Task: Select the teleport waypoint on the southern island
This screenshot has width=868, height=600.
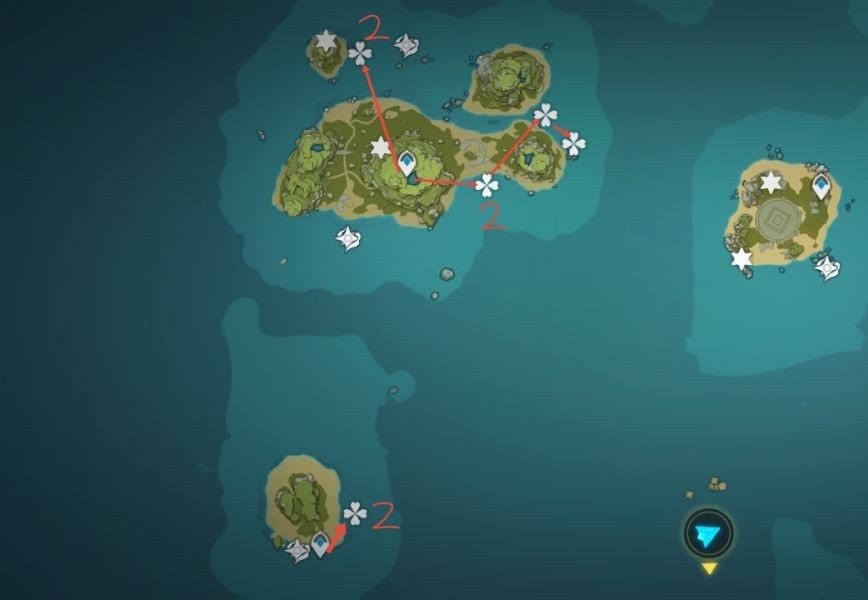Action: (320, 544)
